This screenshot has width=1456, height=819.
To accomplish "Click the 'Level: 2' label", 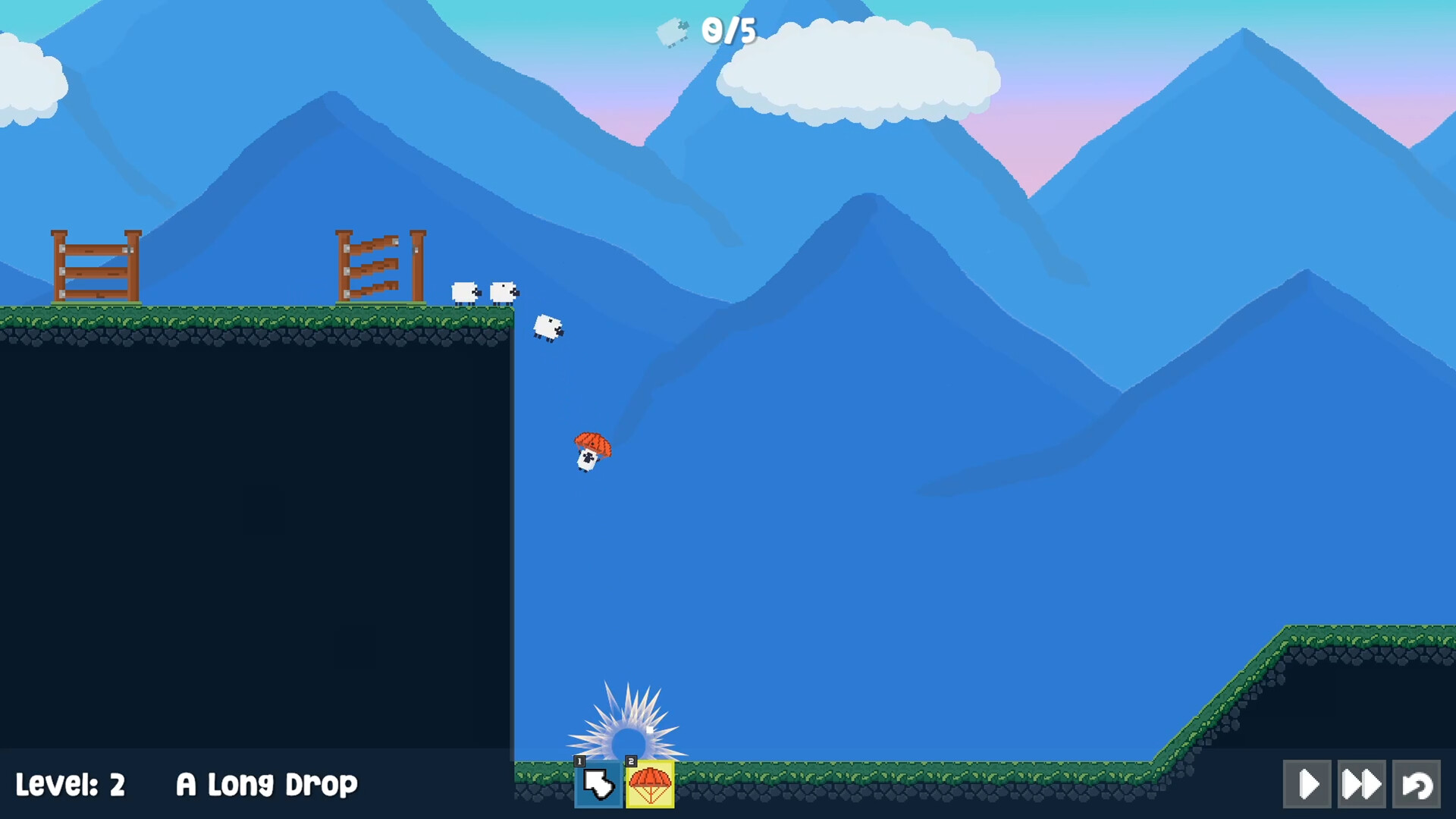I will pyautogui.click(x=71, y=784).
